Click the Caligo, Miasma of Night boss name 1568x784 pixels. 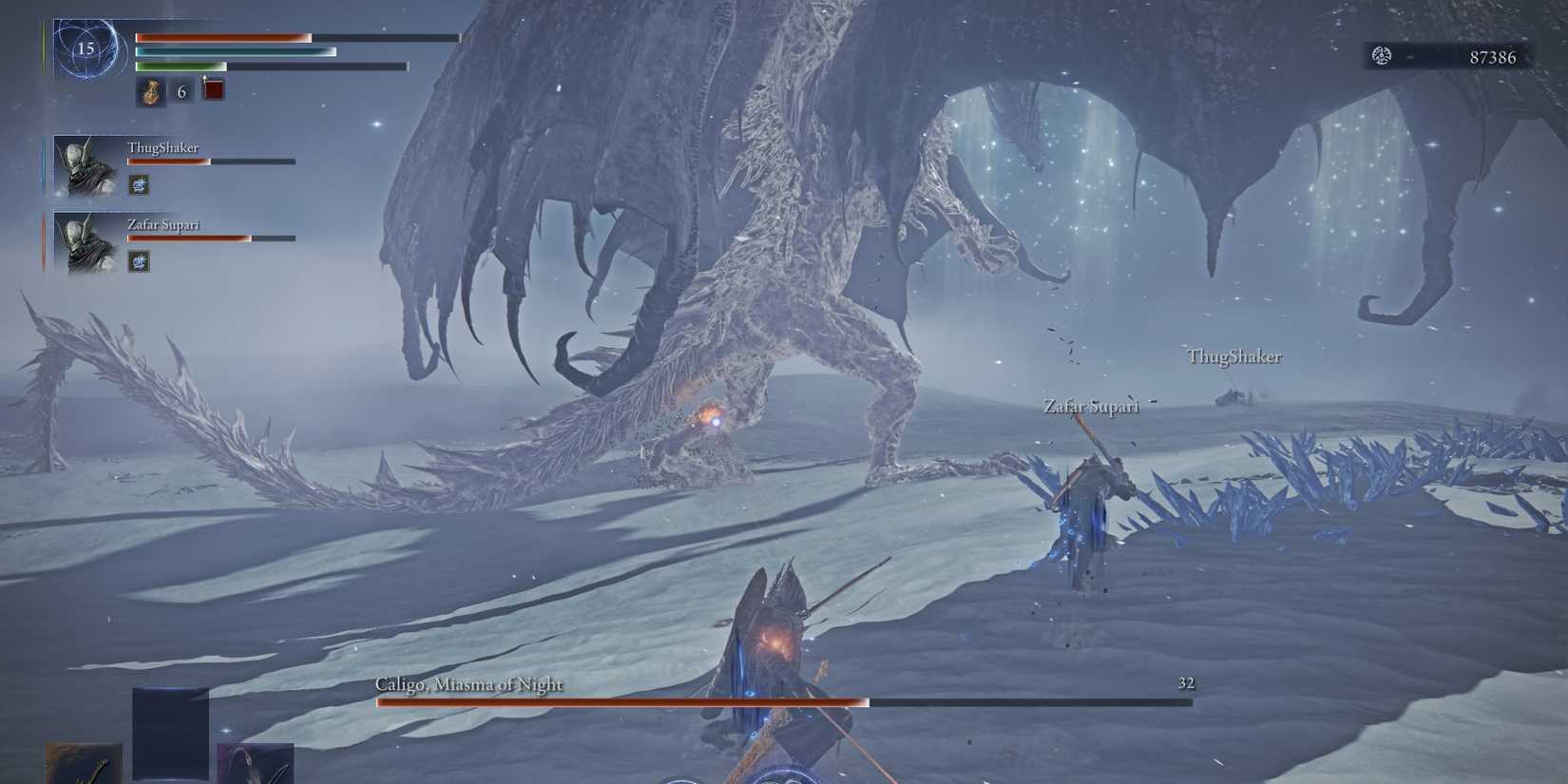[468, 683]
